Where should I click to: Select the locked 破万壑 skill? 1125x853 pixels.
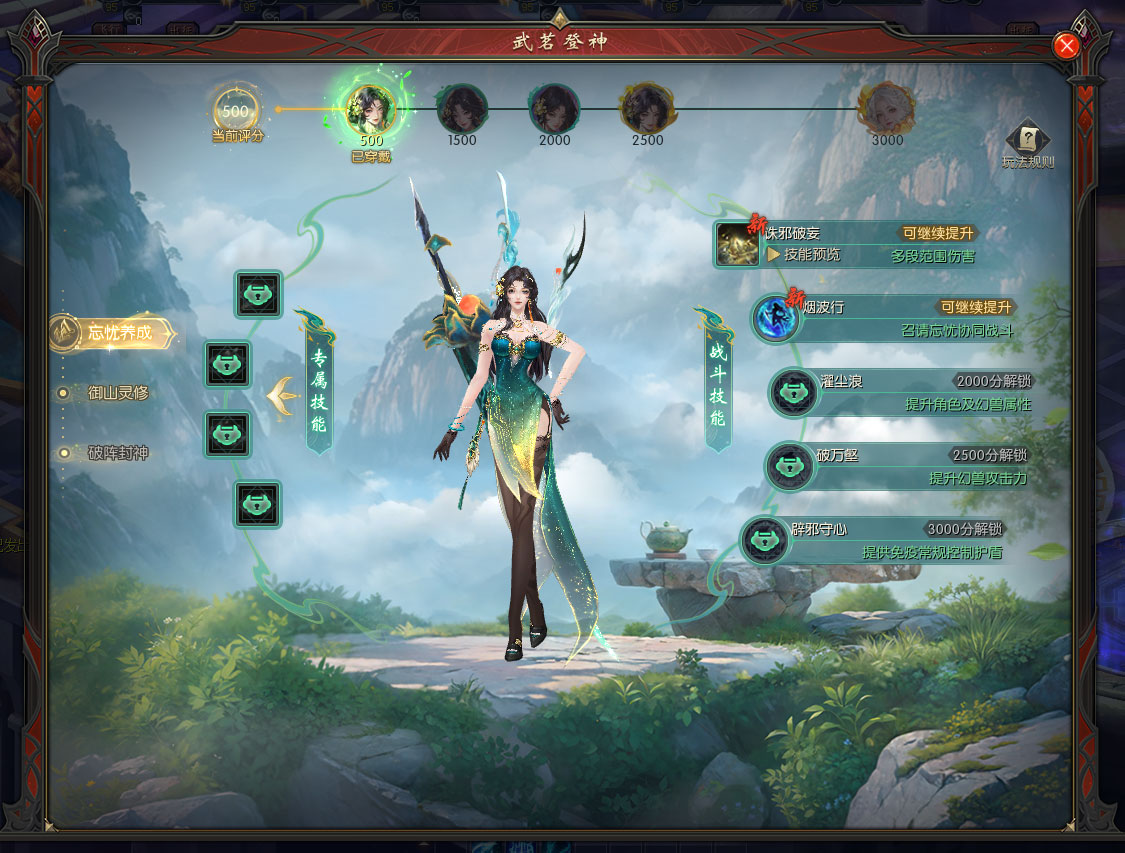click(x=790, y=466)
